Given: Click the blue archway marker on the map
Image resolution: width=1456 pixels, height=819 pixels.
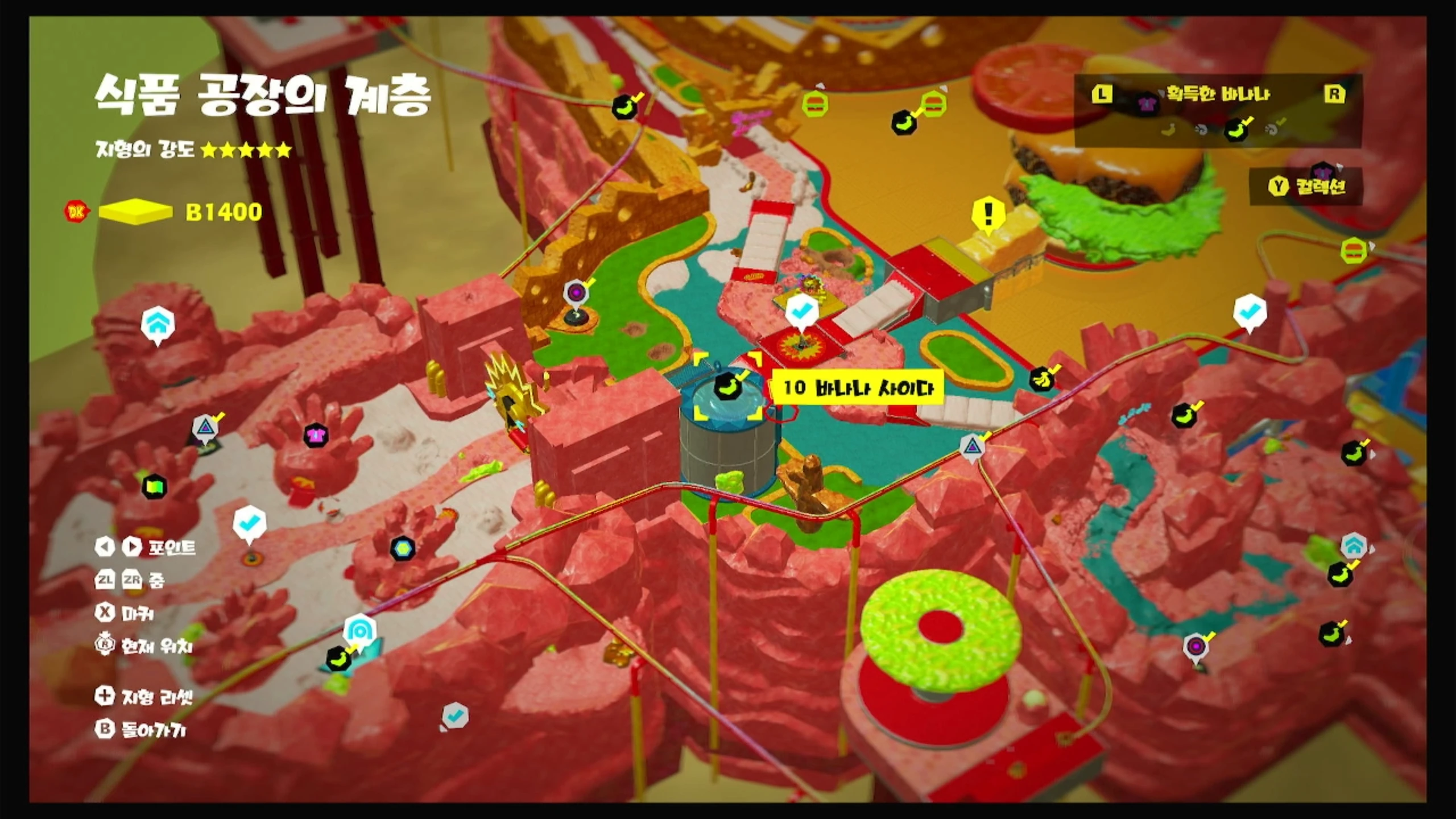Looking at the screenshot, I should click(x=360, y=630).
